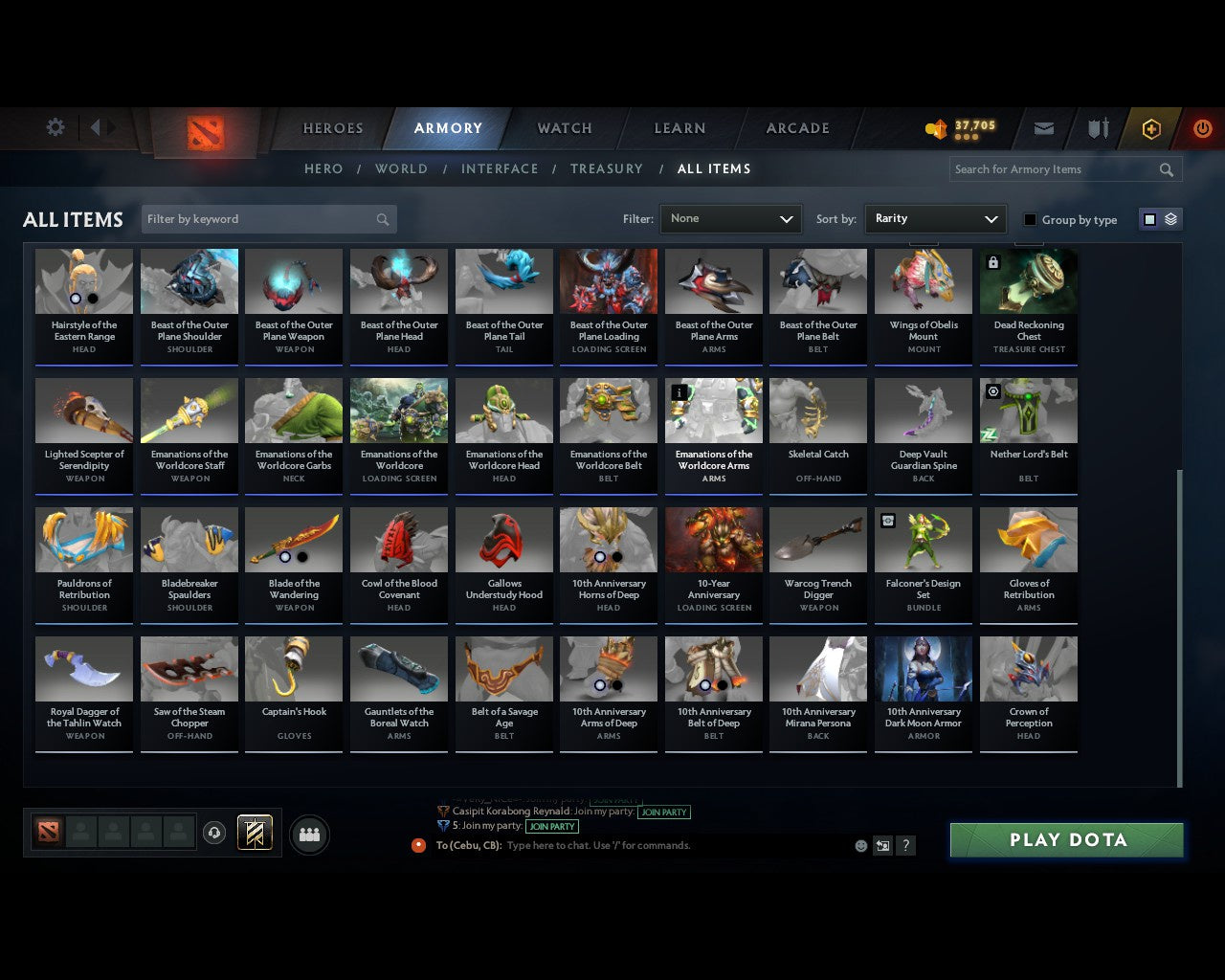This screenshot has width=1225, height=980.
Task: Open the Filter: None dropdown
Action: pyautogui.click(x=730, y=219)
